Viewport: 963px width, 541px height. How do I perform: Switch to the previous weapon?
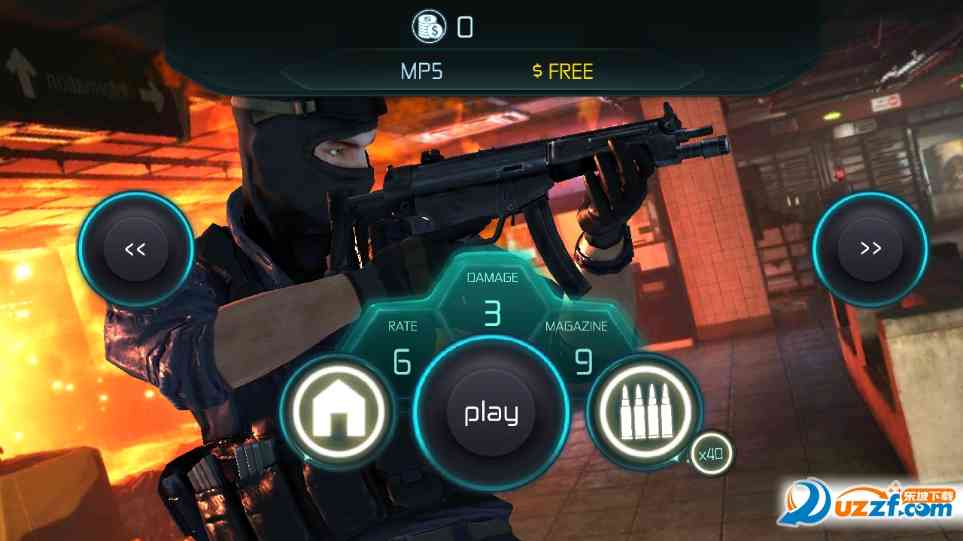pyautogui.click(x=136, y=249)
